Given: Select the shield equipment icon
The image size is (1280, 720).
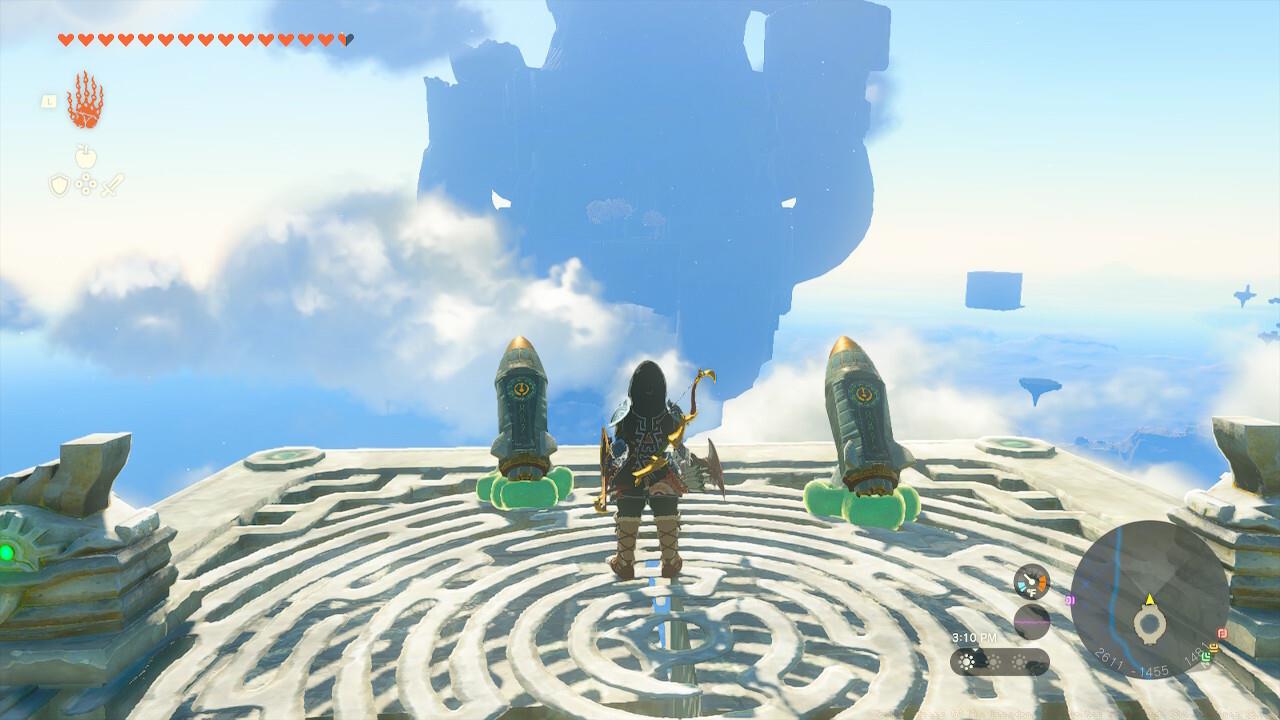Looking at the screenshot, I should (58, 183).
